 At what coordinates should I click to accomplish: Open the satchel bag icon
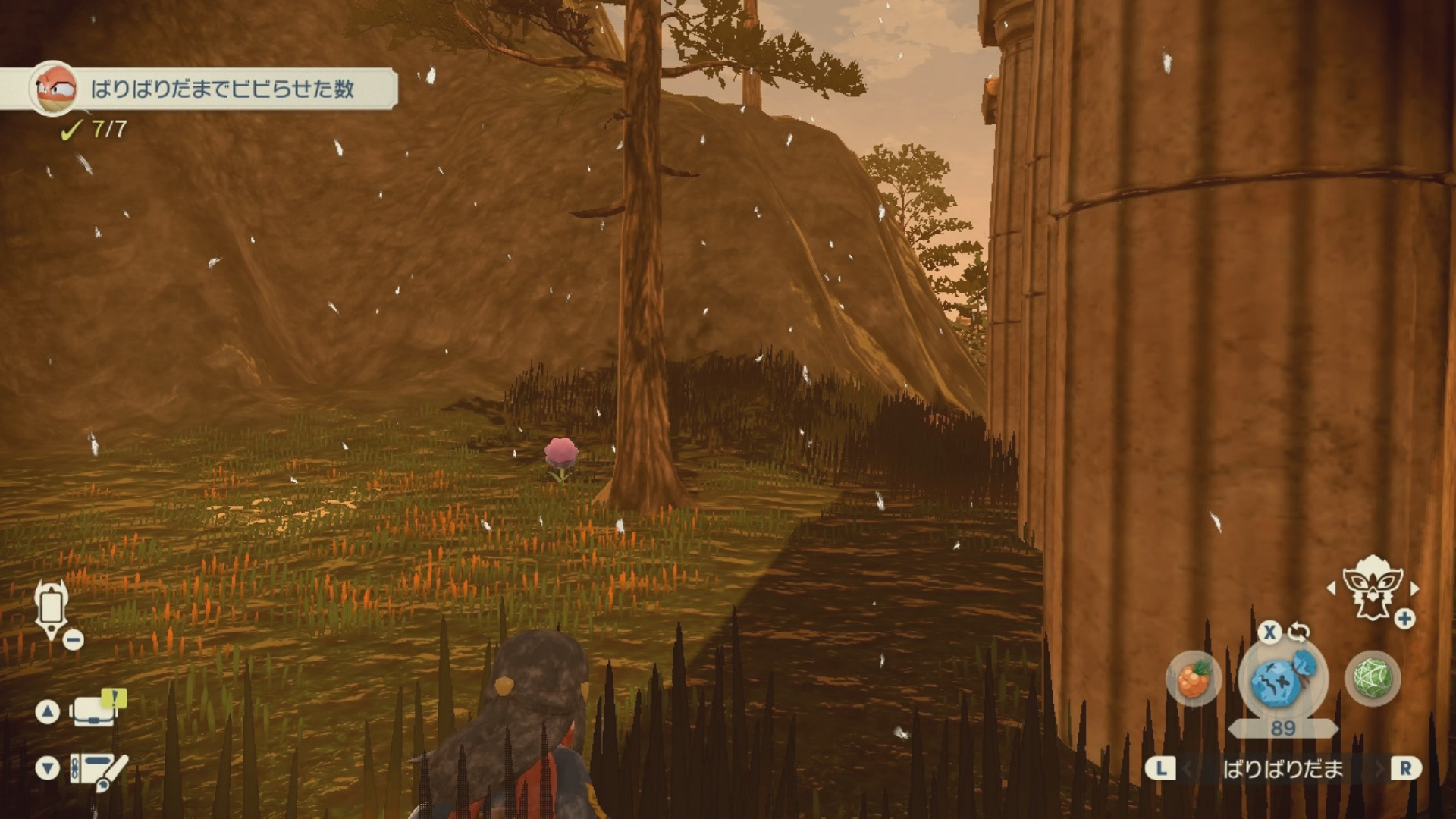(x=95, y=711)
